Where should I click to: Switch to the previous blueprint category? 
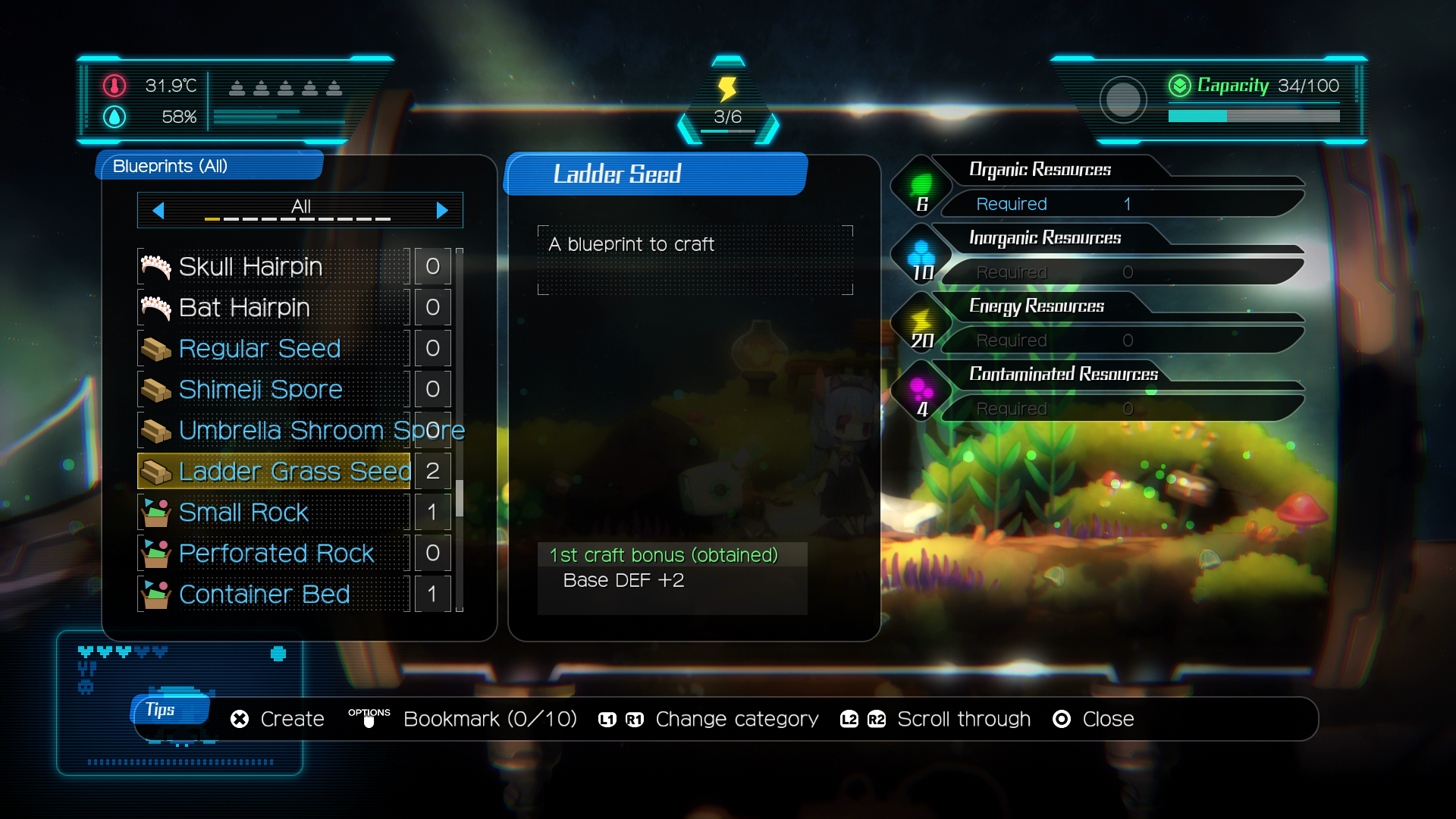coord(158,210)
